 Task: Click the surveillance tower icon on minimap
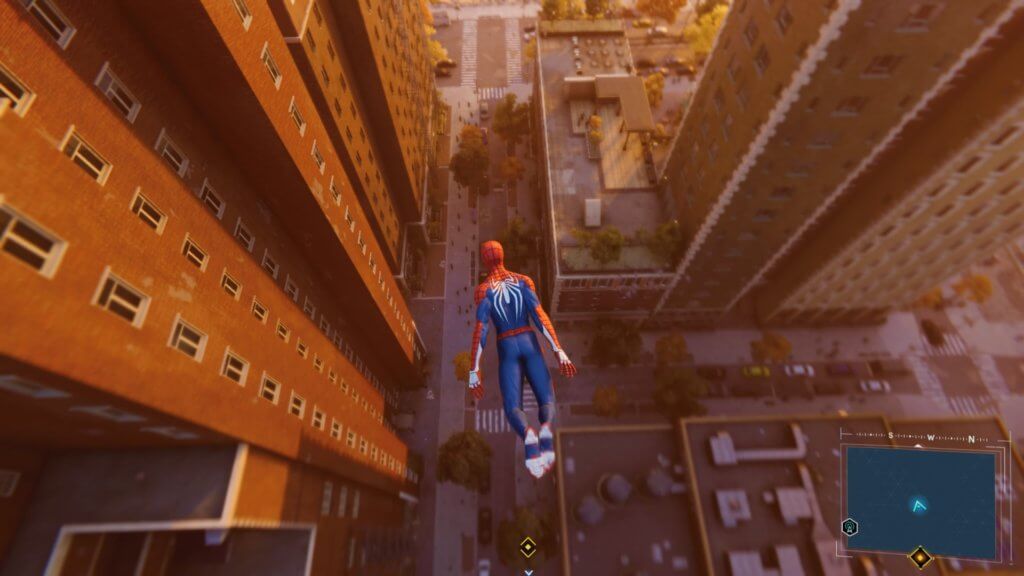849,527
